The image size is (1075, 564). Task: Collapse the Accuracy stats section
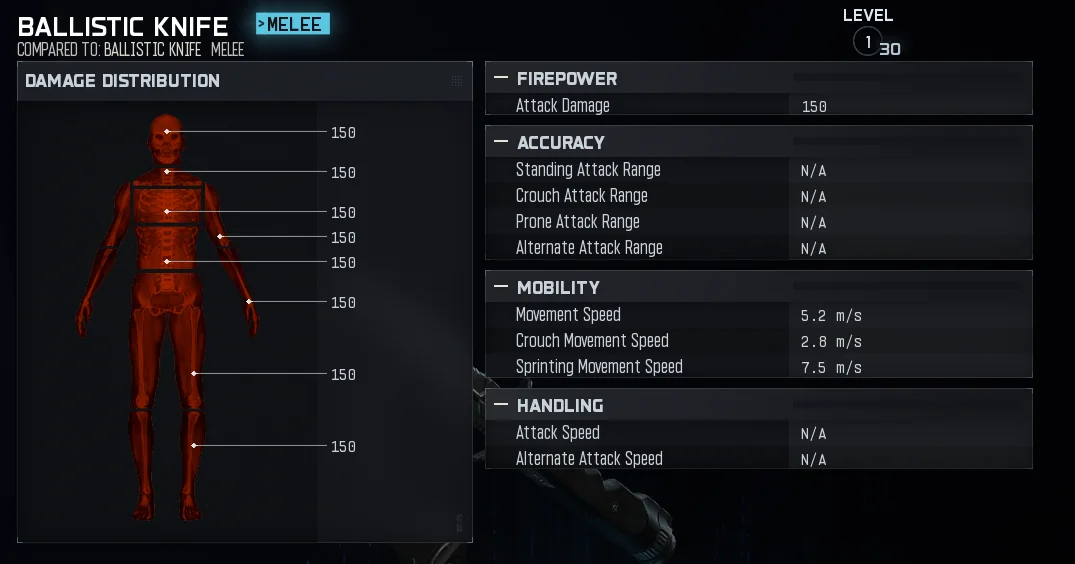point(501,142)
